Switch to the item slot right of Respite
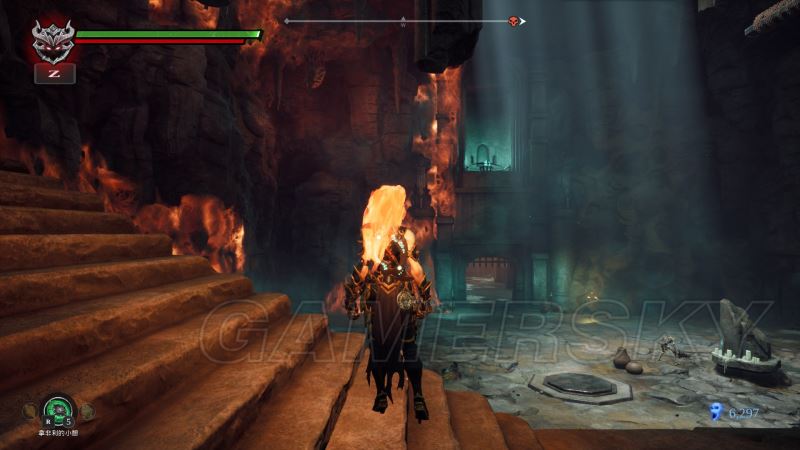800x450 pixels. pyautogui.click(x=87, y=410)
